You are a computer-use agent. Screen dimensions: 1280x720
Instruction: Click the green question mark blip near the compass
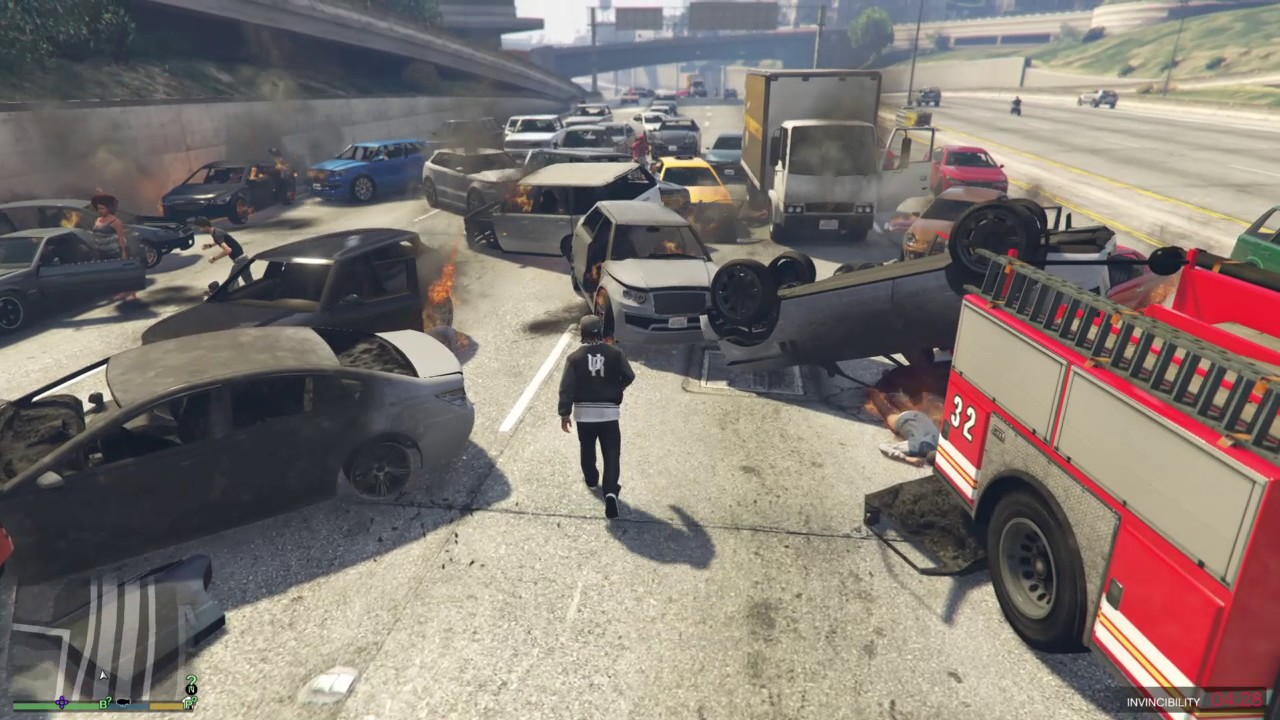click(x=191, y=681)
